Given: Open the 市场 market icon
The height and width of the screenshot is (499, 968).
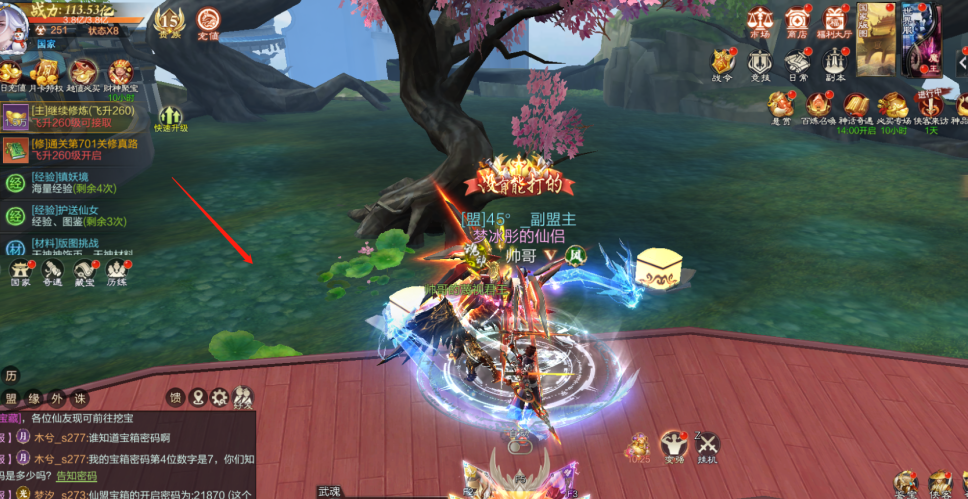Looking at the screenshot, I should point(759,20).
